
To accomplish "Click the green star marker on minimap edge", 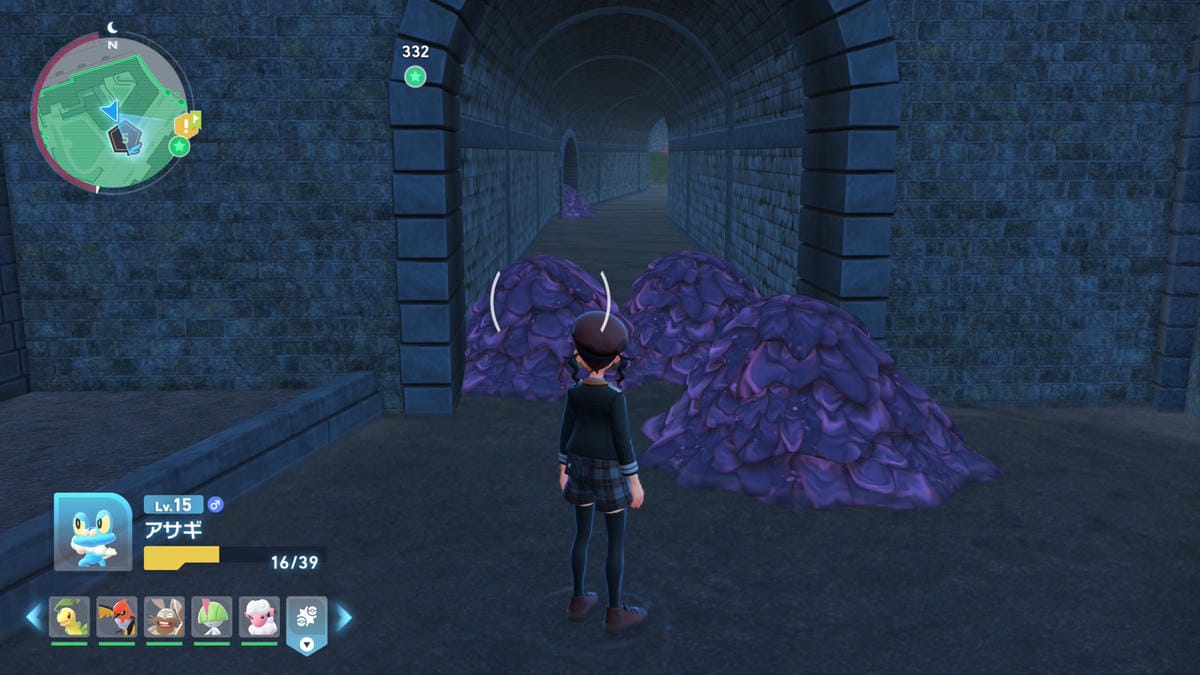I will [179, 147].
